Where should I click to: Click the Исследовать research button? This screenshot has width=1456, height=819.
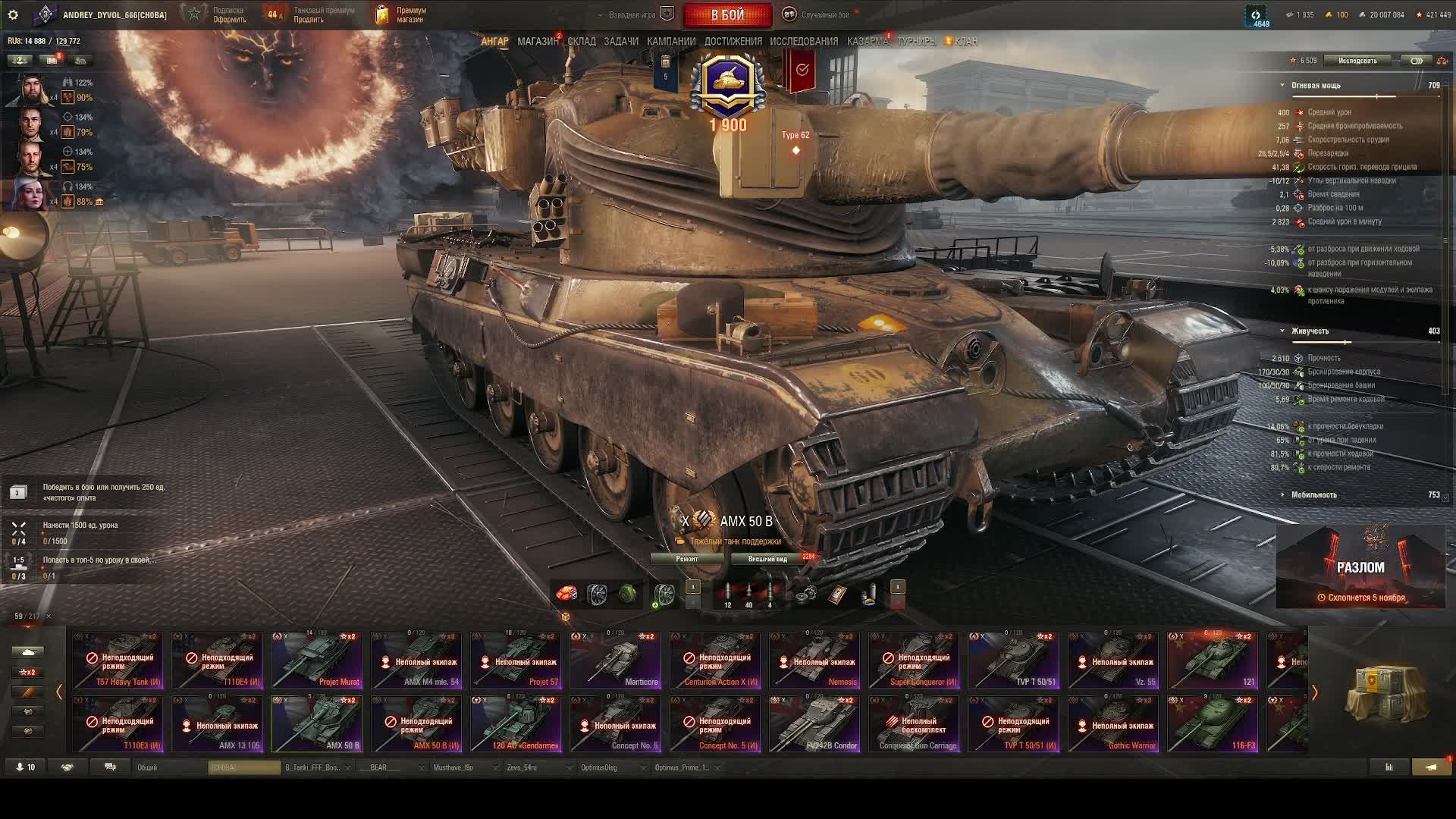point(1357,61)
